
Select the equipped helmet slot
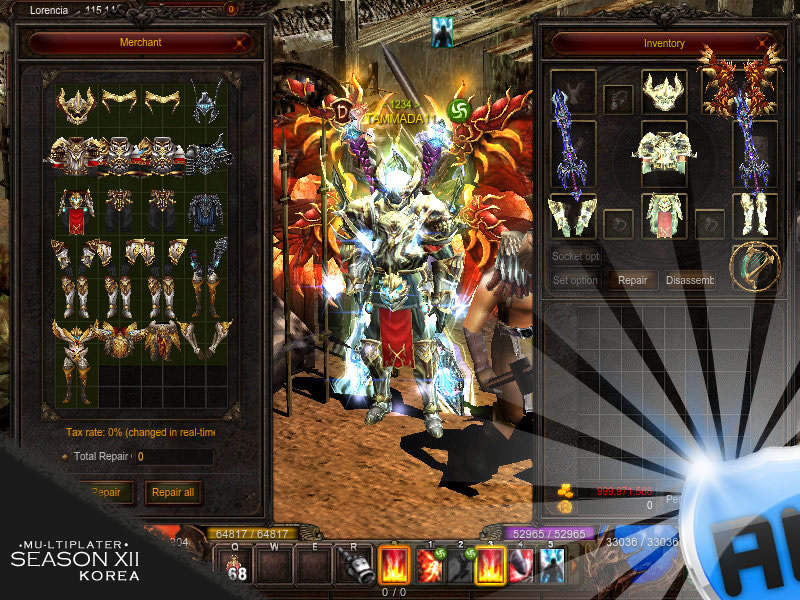pos(664,92)
